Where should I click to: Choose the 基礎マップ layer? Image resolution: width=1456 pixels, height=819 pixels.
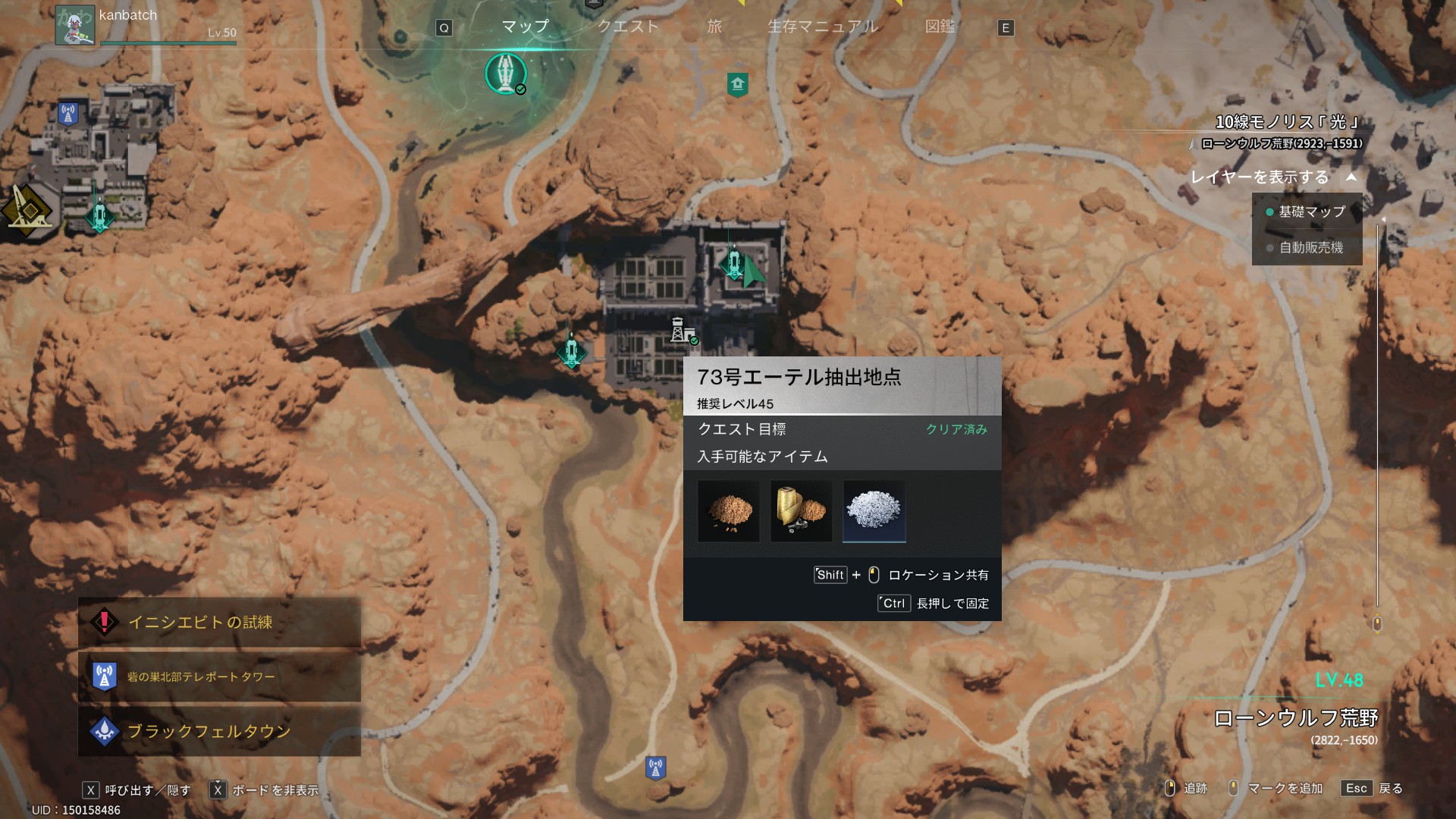[x=1310, y=212]
